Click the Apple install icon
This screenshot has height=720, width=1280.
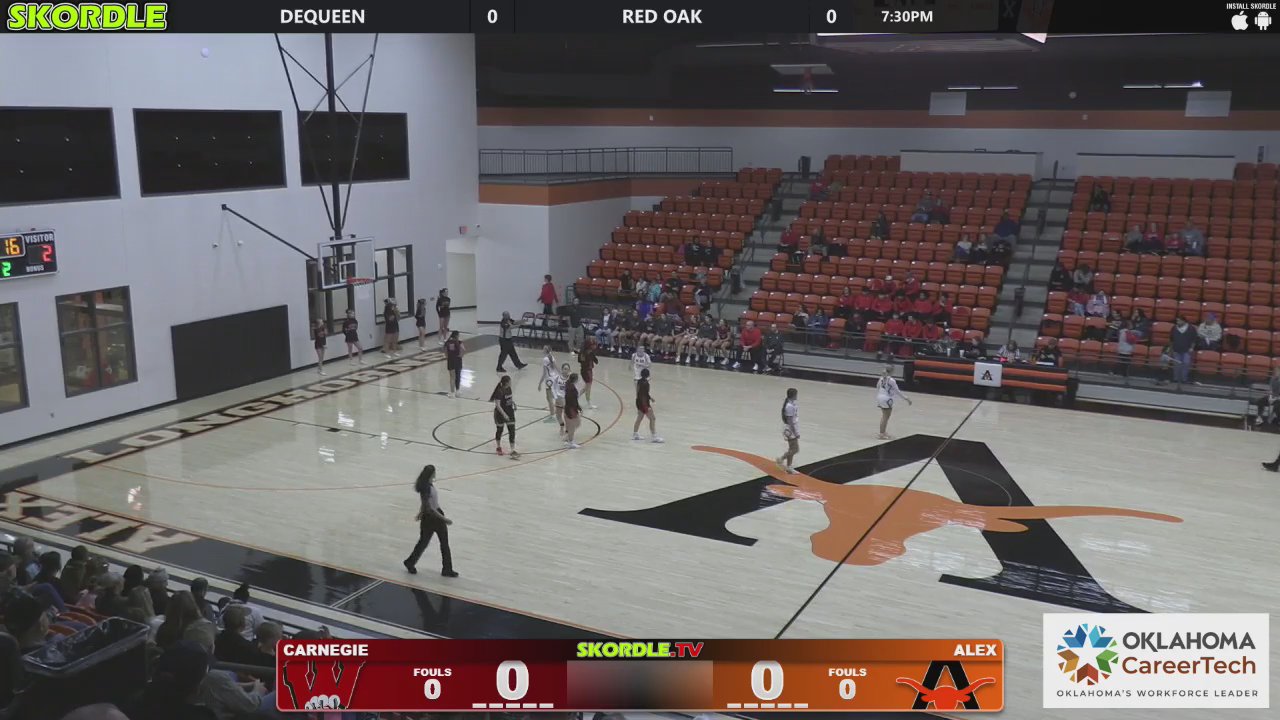(1240, 21)
